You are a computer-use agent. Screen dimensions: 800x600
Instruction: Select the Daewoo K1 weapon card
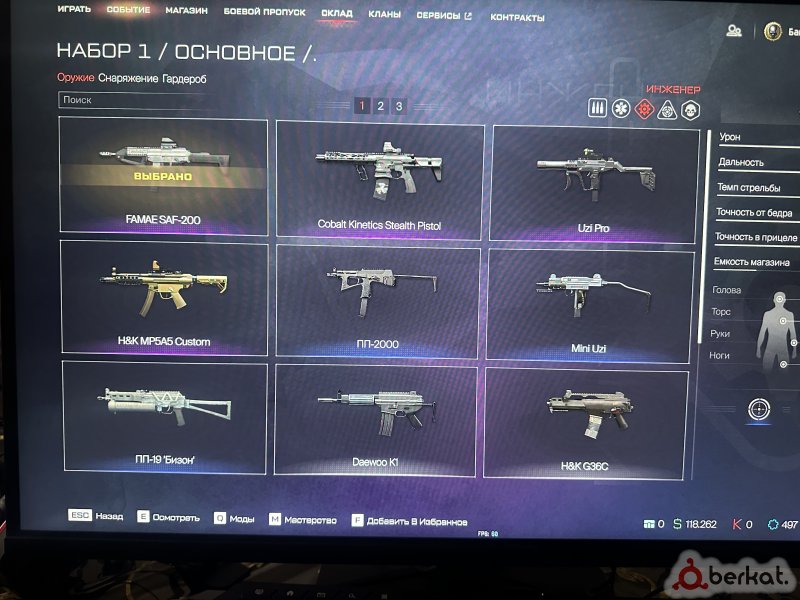coord(377,419)
